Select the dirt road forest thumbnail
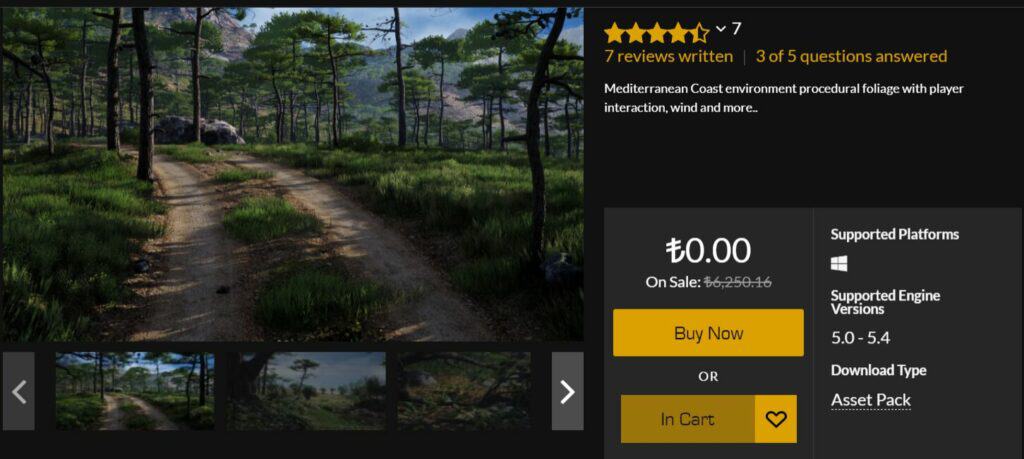This screenshot has width=1024, height=459. click(135, 391)
